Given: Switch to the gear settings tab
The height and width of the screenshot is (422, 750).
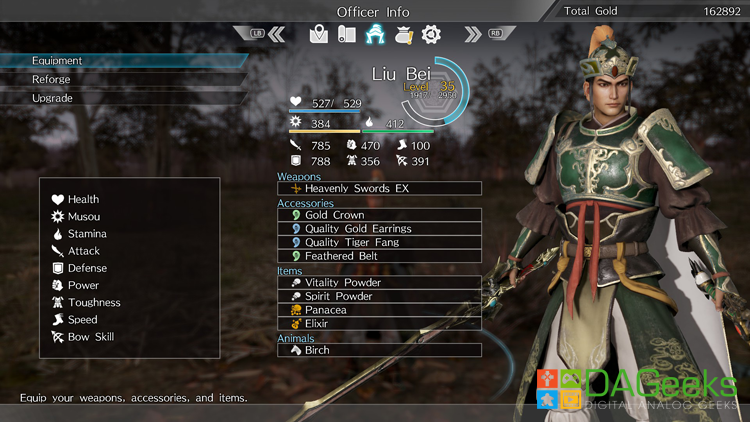Looking at the screenshot, I should 431,35.
